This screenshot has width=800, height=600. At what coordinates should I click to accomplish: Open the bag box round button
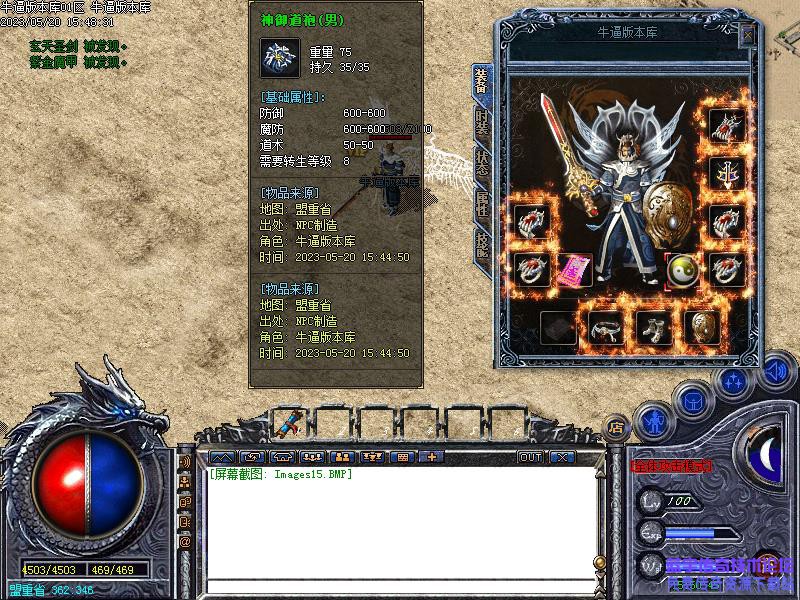pos(692,400)
